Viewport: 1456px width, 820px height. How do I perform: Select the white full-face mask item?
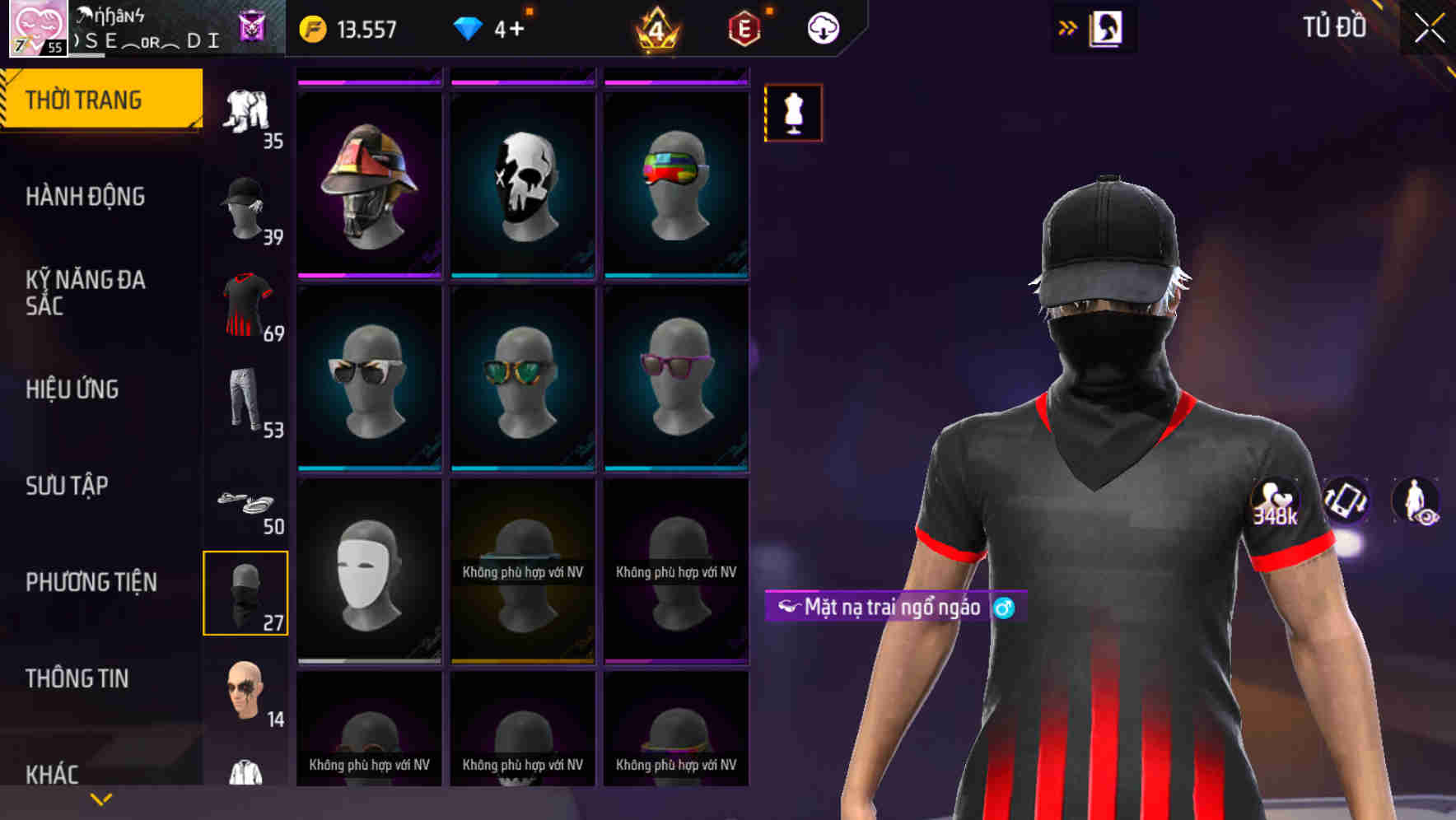(369, 570)
